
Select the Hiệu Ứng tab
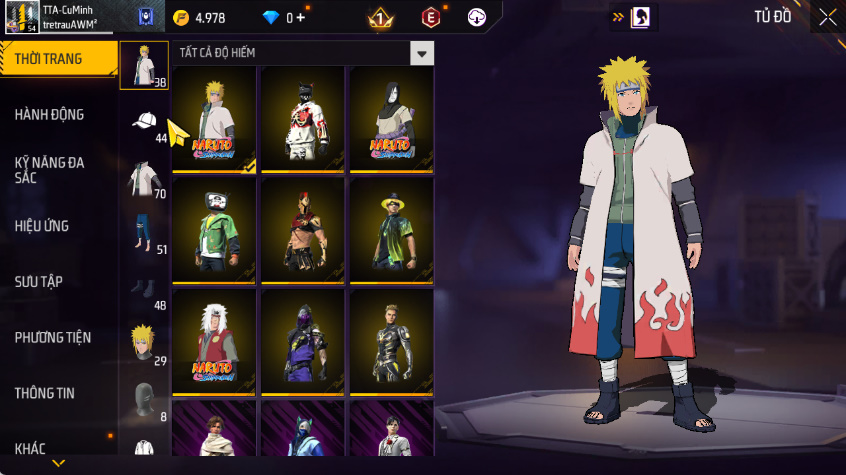pos(42,226)
